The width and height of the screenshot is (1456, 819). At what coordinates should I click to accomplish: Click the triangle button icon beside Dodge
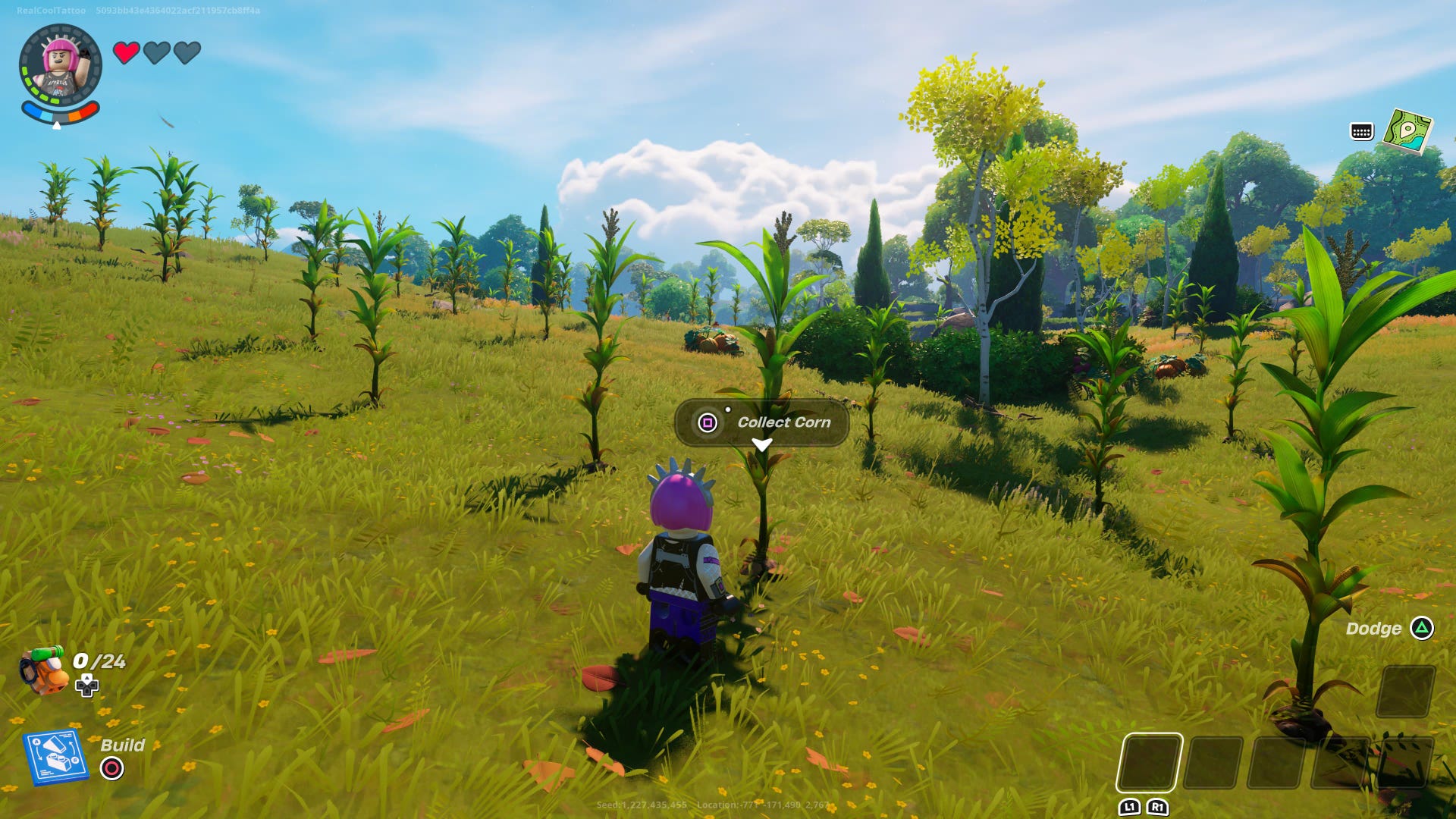click(x=1421, y=628)
